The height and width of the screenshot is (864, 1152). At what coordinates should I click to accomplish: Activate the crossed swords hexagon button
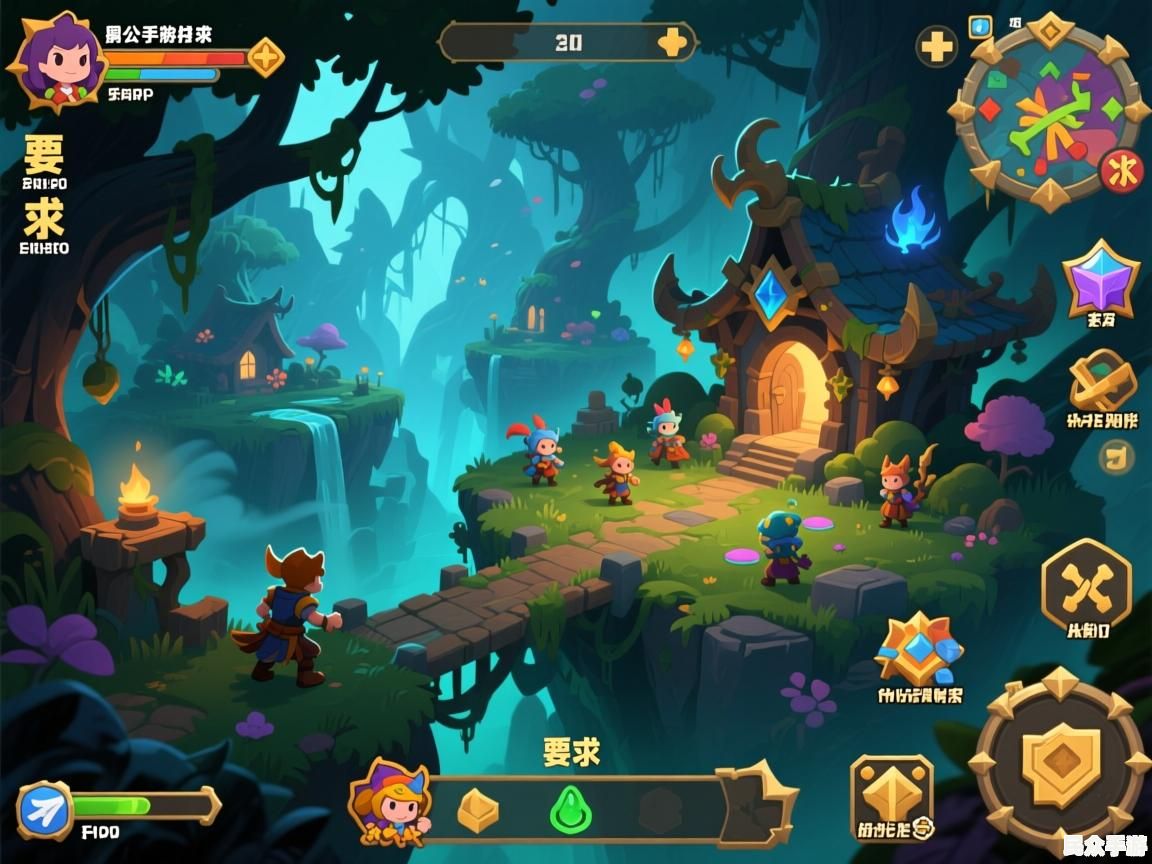coord(1086,584)
